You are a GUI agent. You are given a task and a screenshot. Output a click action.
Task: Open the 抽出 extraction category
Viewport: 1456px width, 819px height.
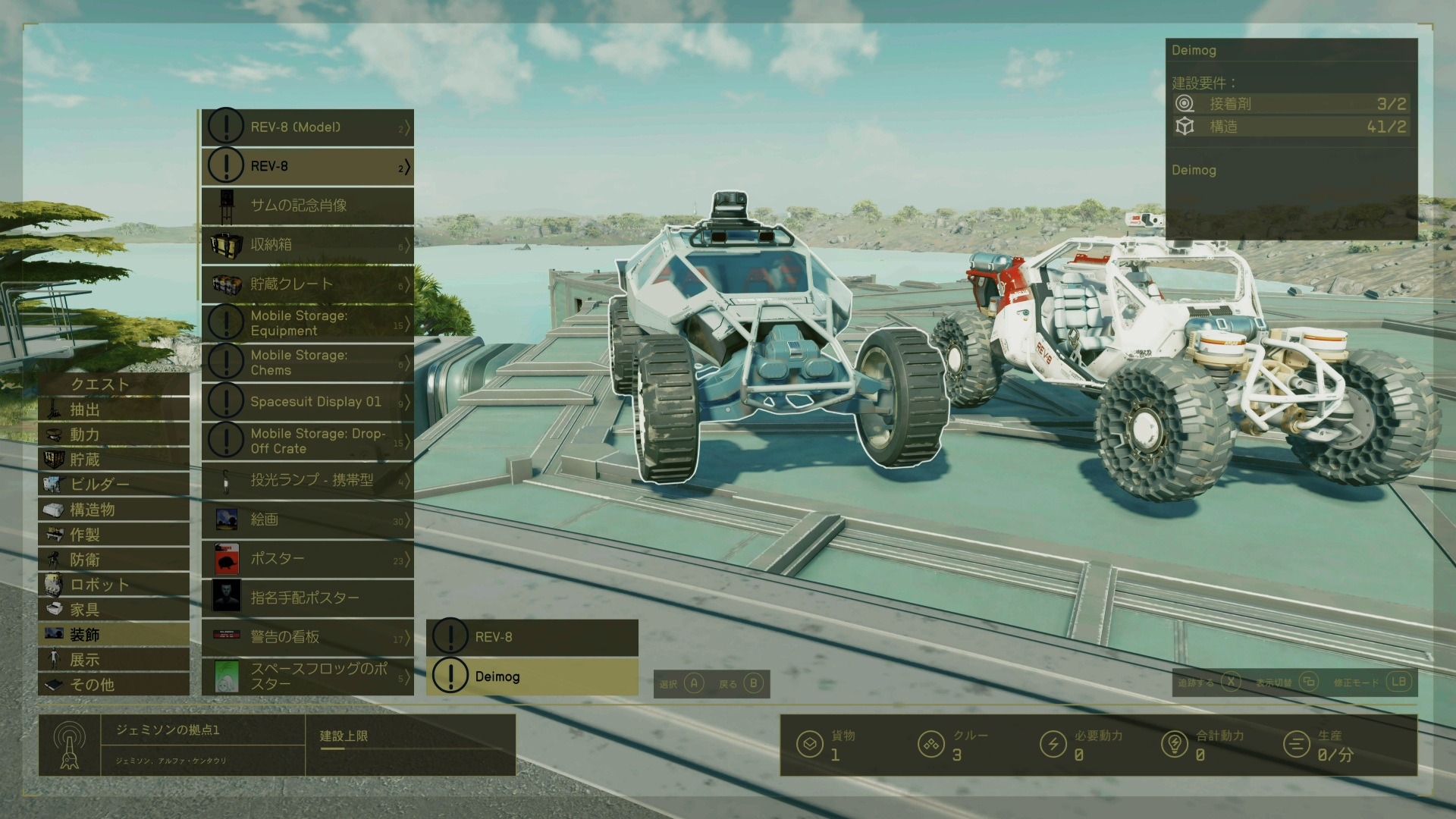click(114, 409)
